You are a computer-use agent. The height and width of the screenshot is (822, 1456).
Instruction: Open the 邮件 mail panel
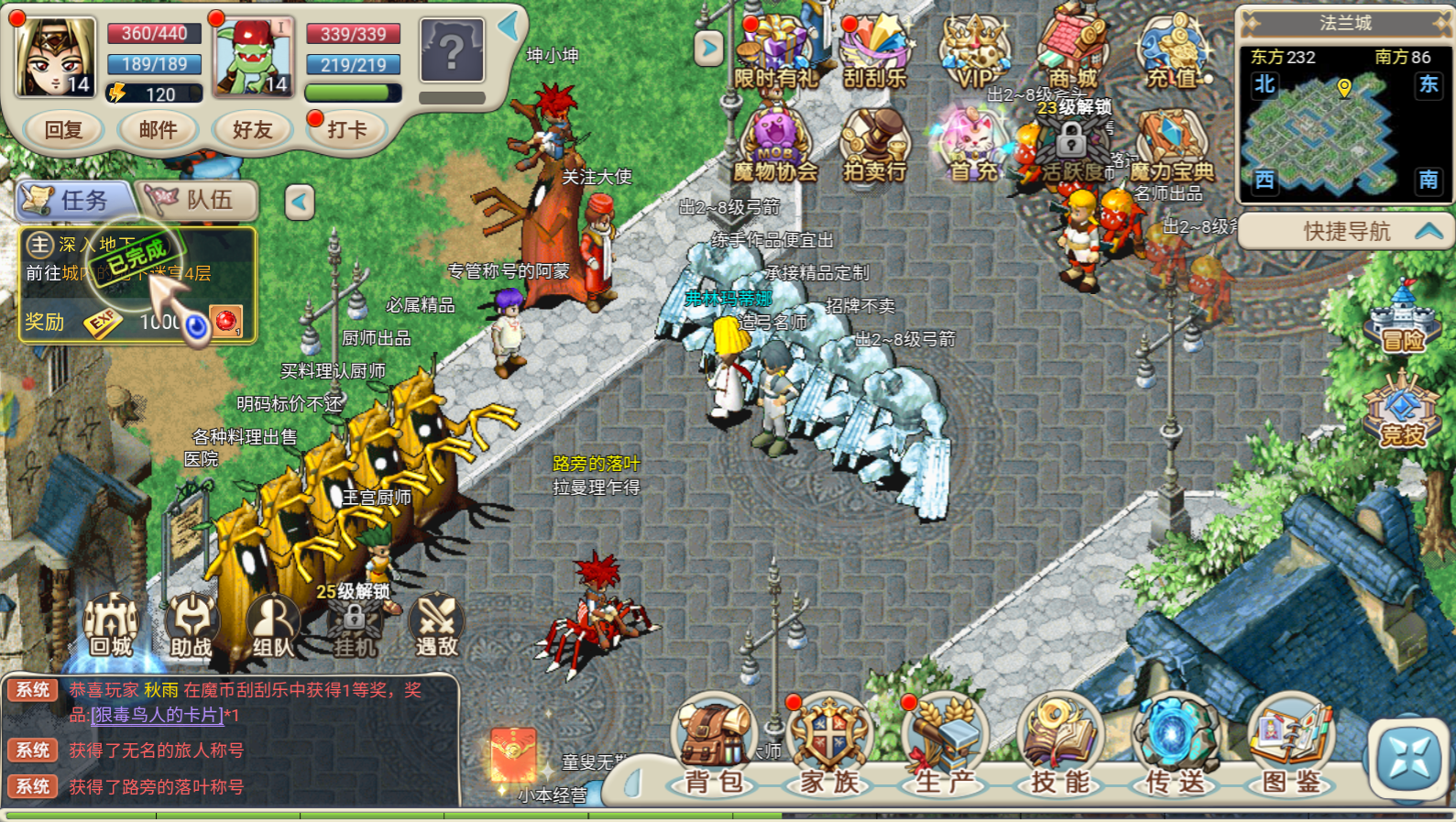click(x=158, y=129)
